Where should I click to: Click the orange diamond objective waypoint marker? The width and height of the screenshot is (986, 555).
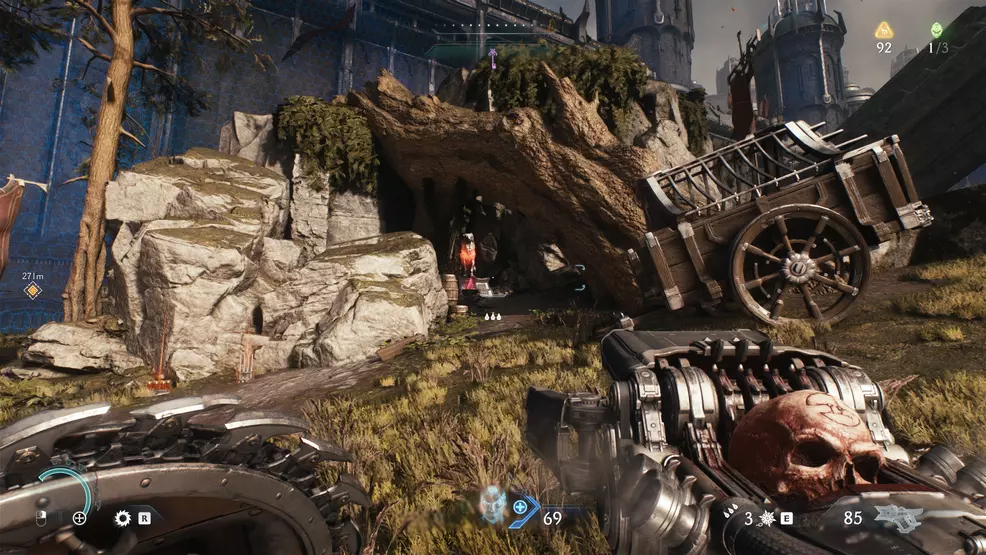pos(33,290)
